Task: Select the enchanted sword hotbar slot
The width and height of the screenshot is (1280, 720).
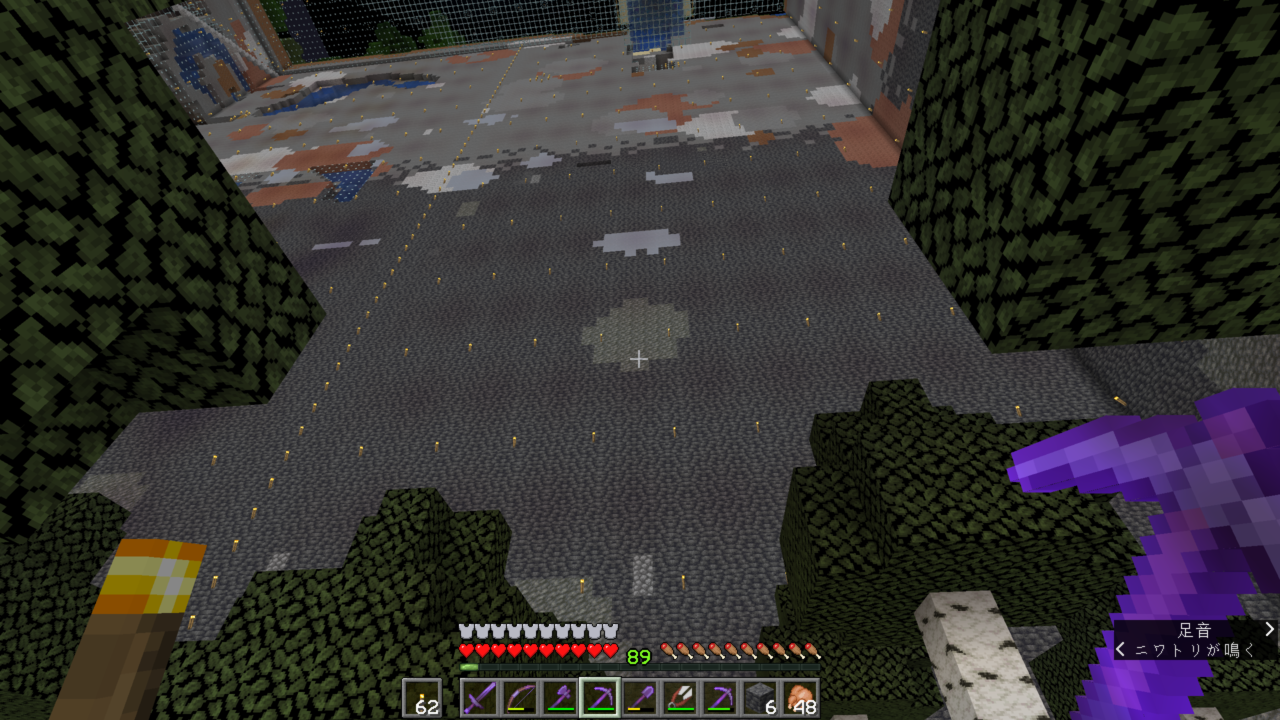Action: coord(479,697)
